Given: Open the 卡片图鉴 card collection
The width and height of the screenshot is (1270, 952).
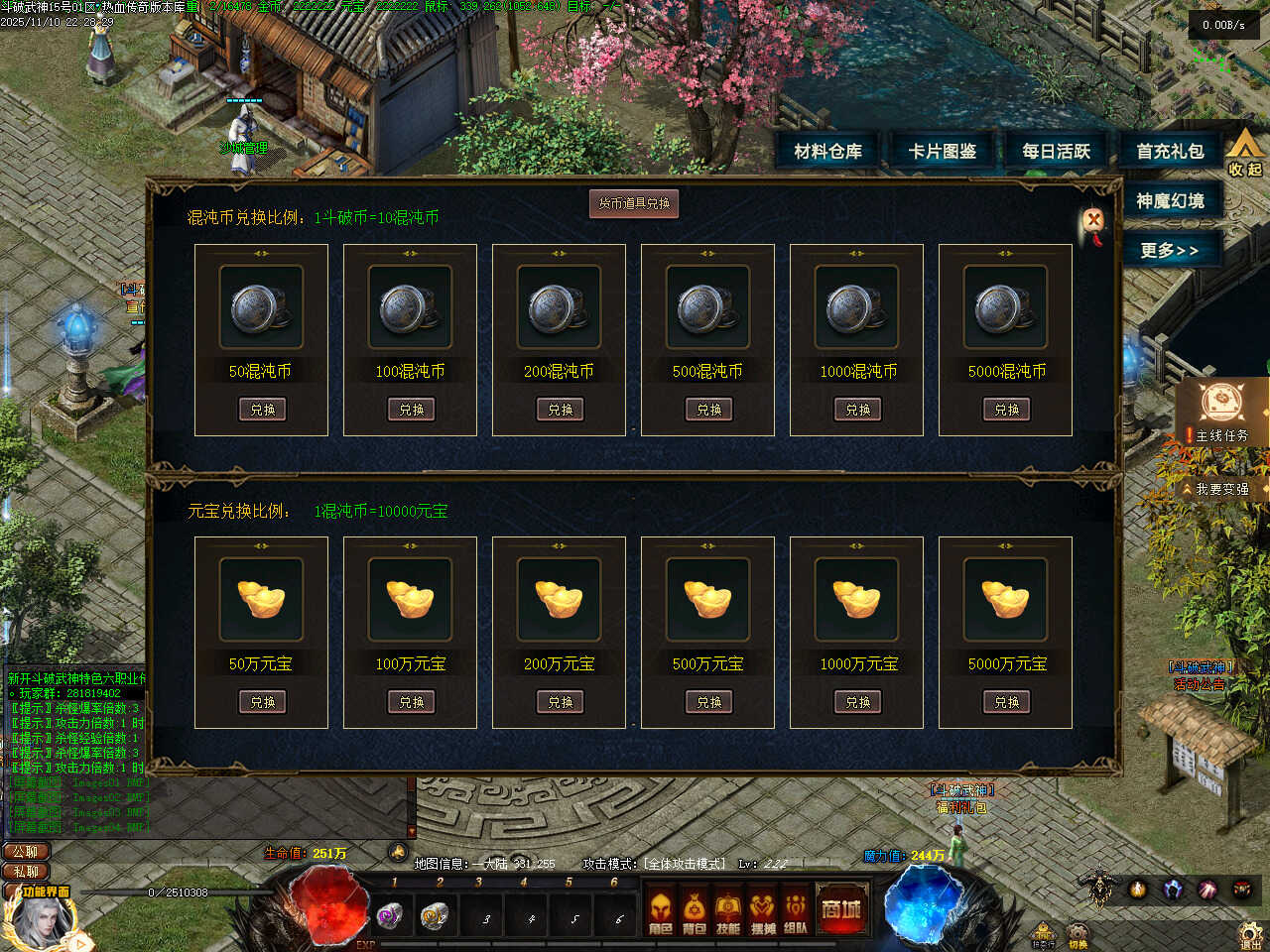Looking at the screenshot, I should [943, 152].
